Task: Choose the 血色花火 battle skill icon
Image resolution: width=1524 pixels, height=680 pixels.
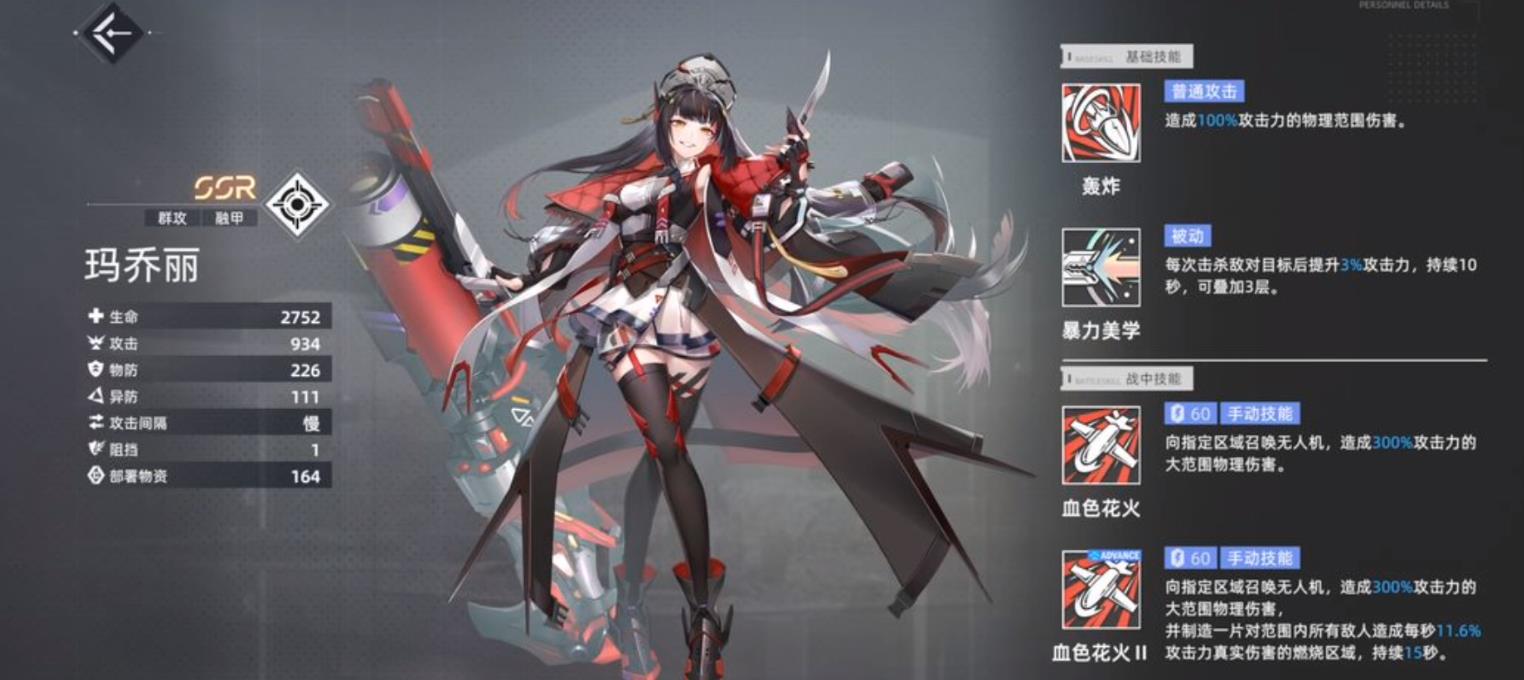Action: click(x=1101, y=445)
